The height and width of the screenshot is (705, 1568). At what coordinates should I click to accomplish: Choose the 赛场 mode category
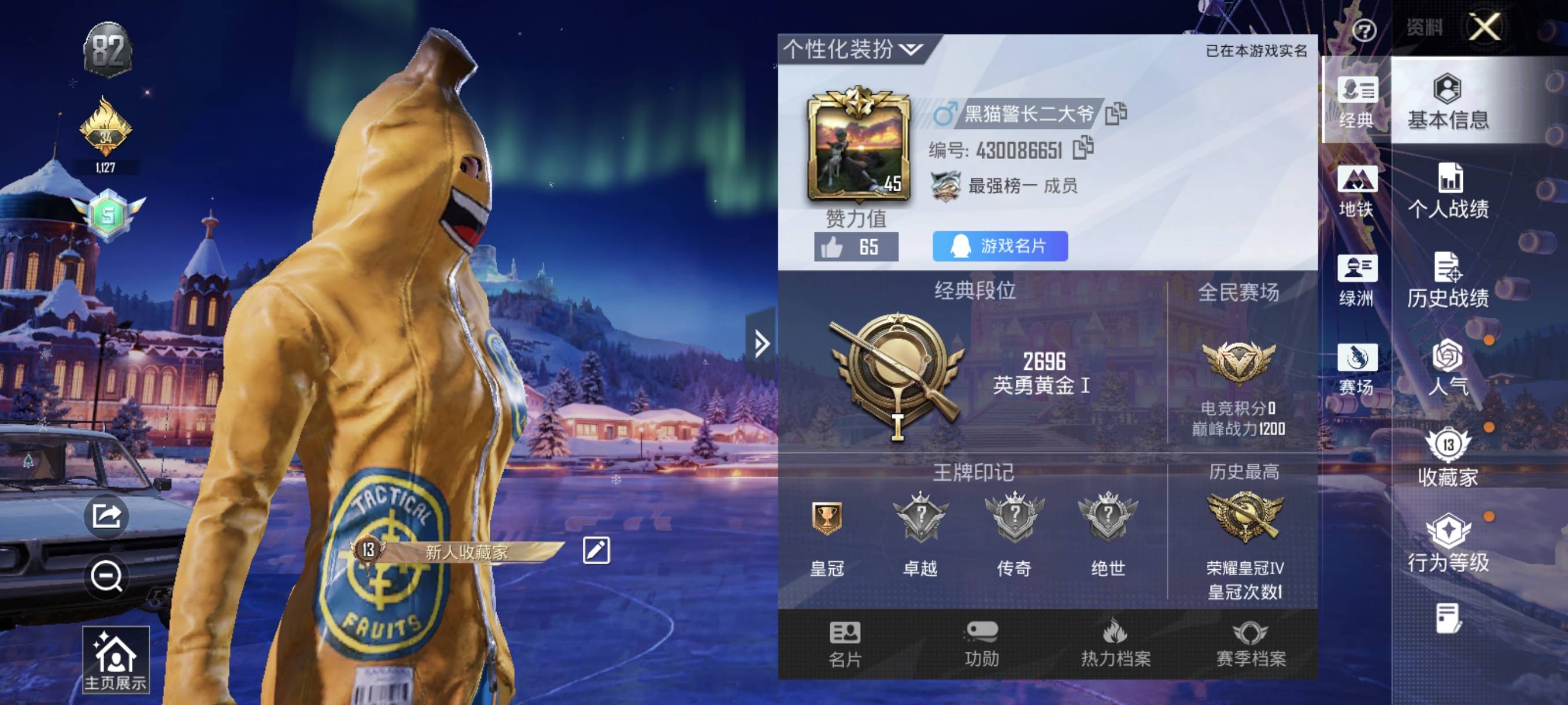pos(1356,369)
